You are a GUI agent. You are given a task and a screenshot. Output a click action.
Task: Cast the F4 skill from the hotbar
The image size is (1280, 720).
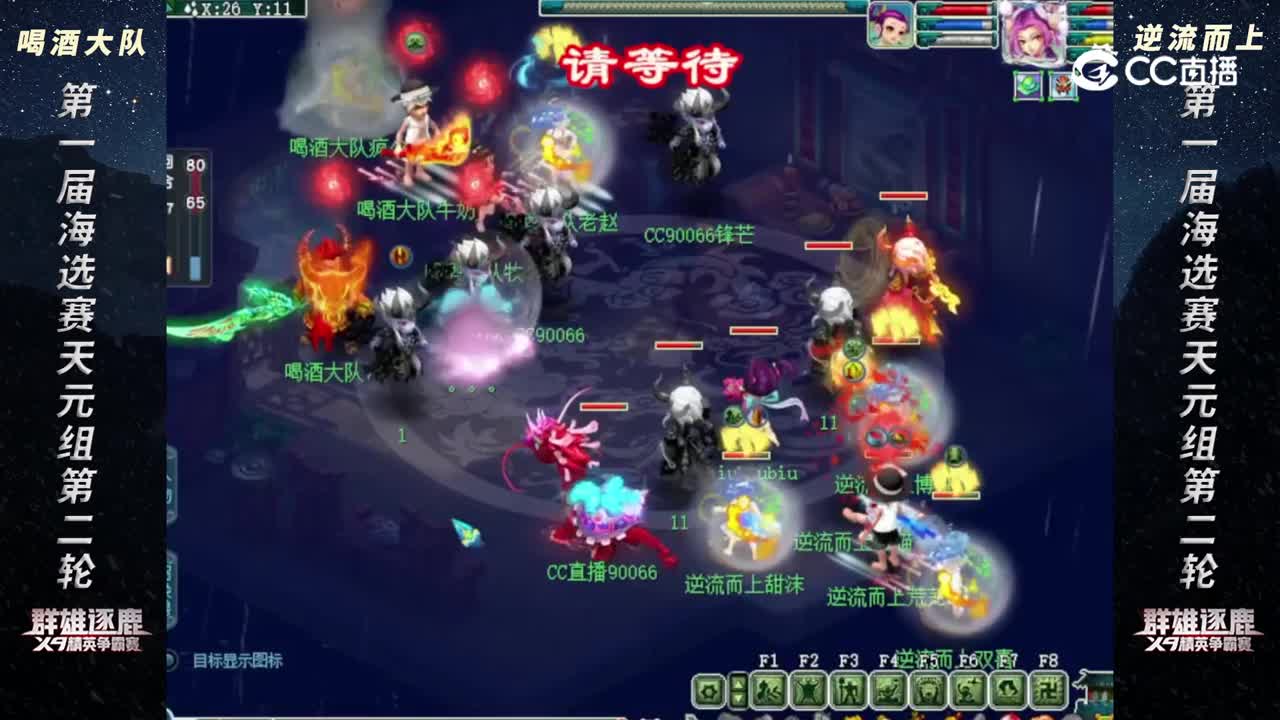[x=889, y=691]
